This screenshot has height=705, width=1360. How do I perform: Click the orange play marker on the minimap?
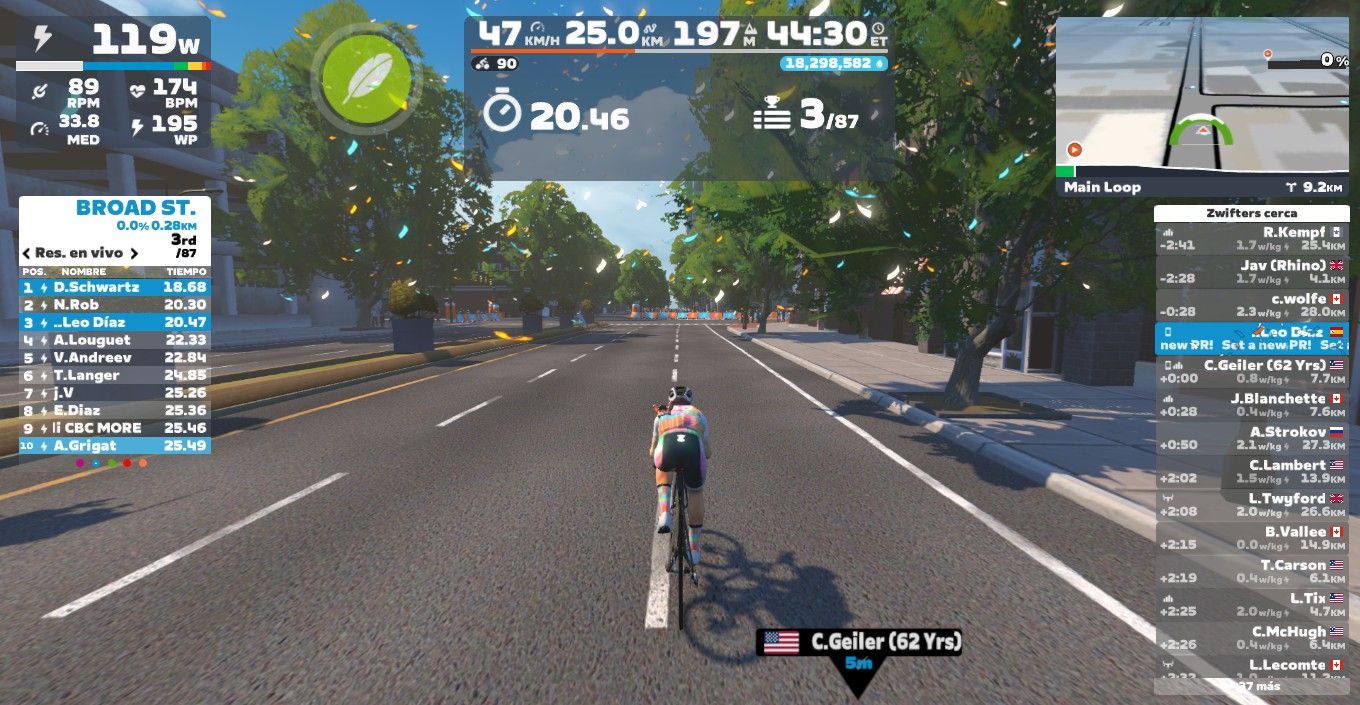(1075, 149)
